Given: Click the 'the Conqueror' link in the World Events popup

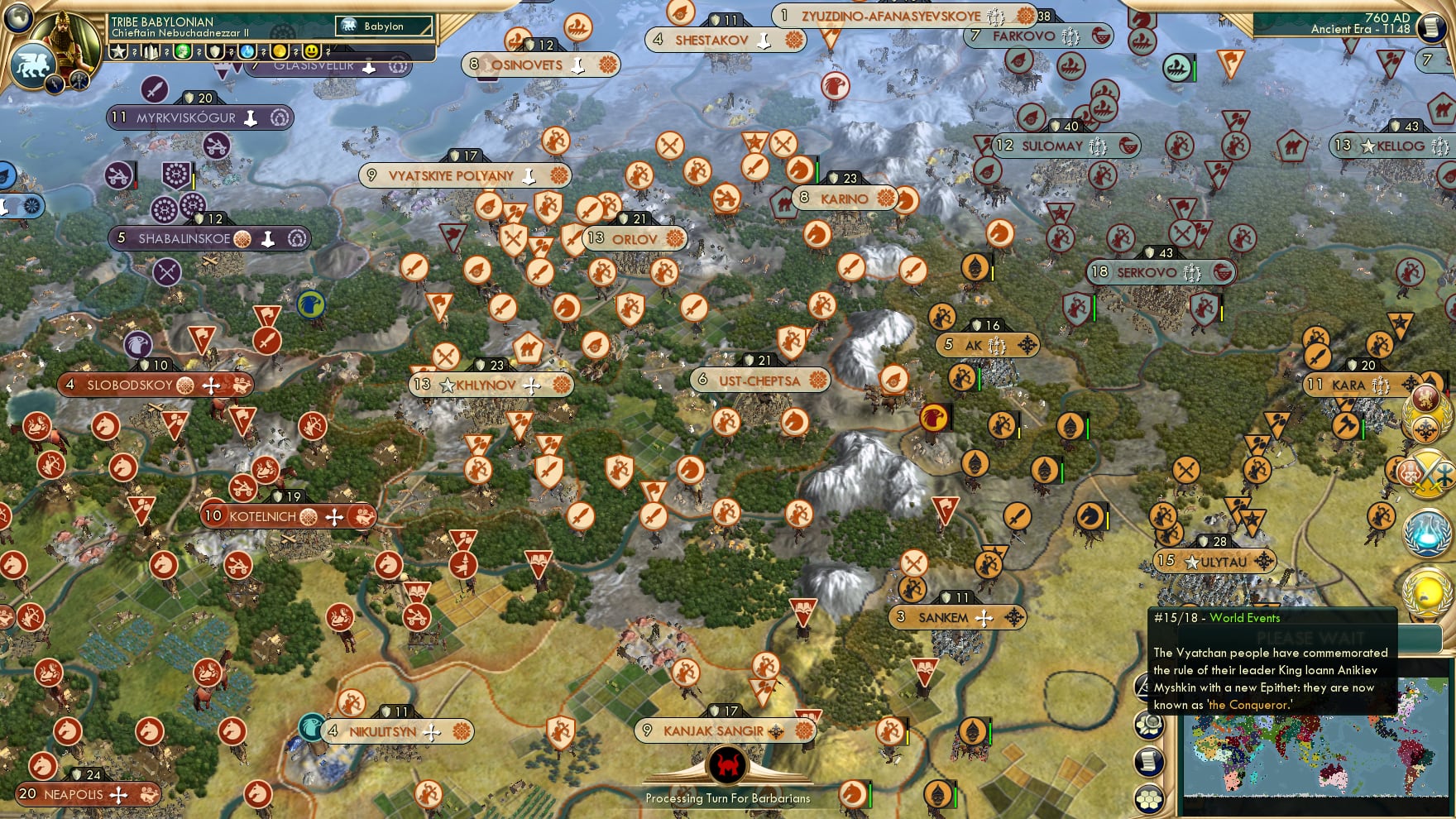Looking at the screenshot, I should click(1248, 705).
